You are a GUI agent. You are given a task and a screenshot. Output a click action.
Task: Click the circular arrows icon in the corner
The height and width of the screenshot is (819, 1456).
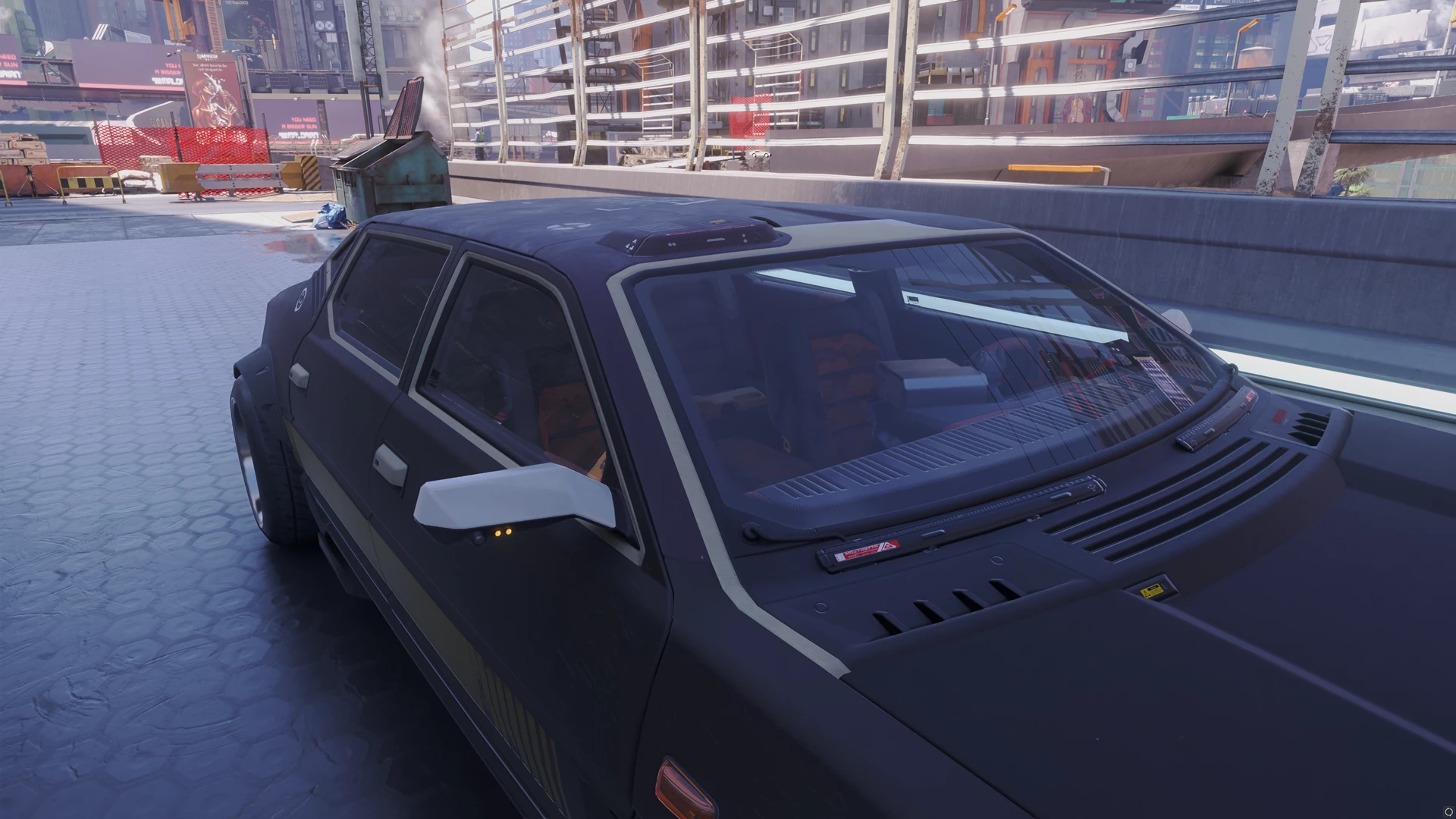pos(1445,810)
